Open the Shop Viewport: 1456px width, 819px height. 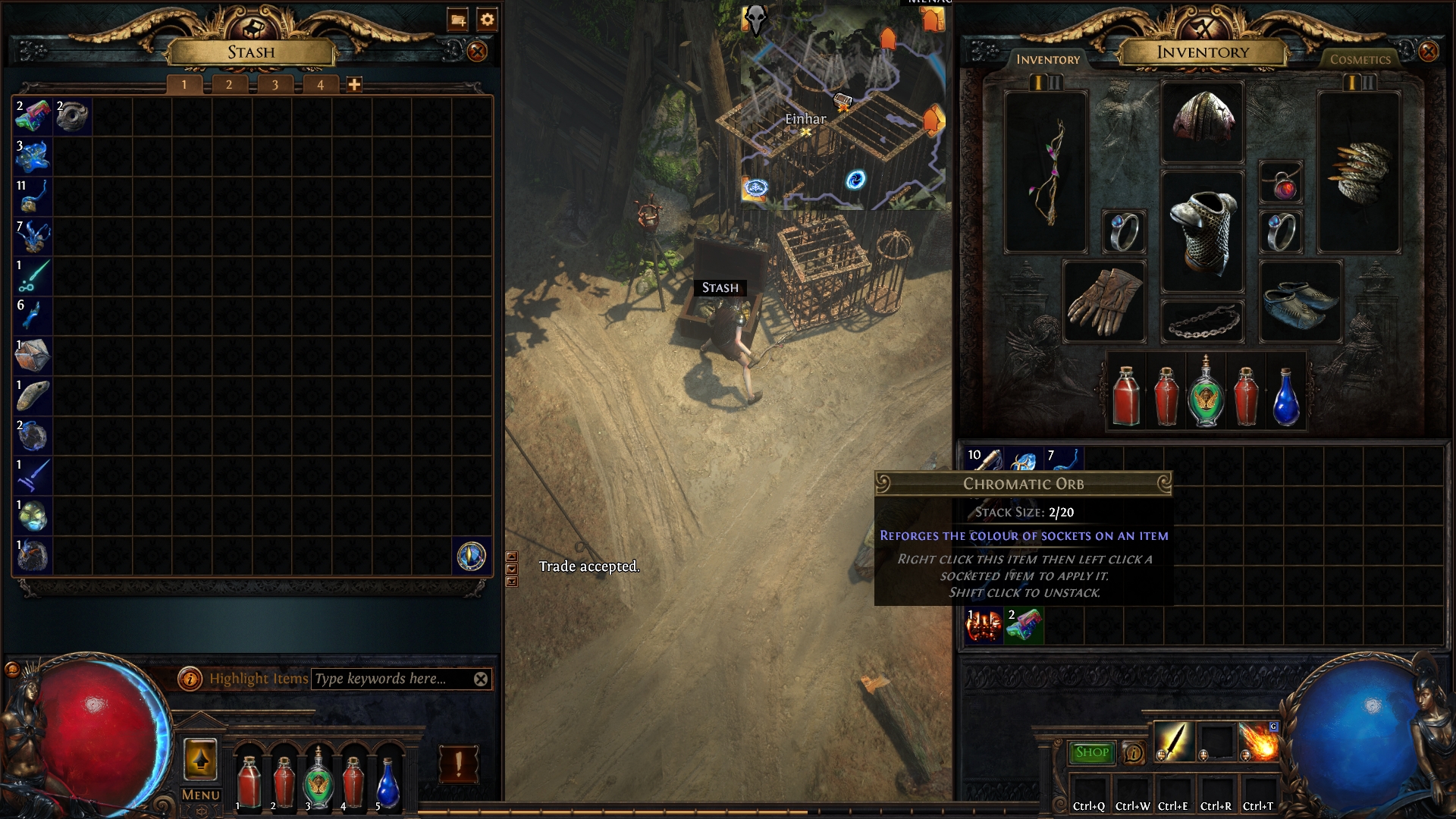(x=1092, y=753)
